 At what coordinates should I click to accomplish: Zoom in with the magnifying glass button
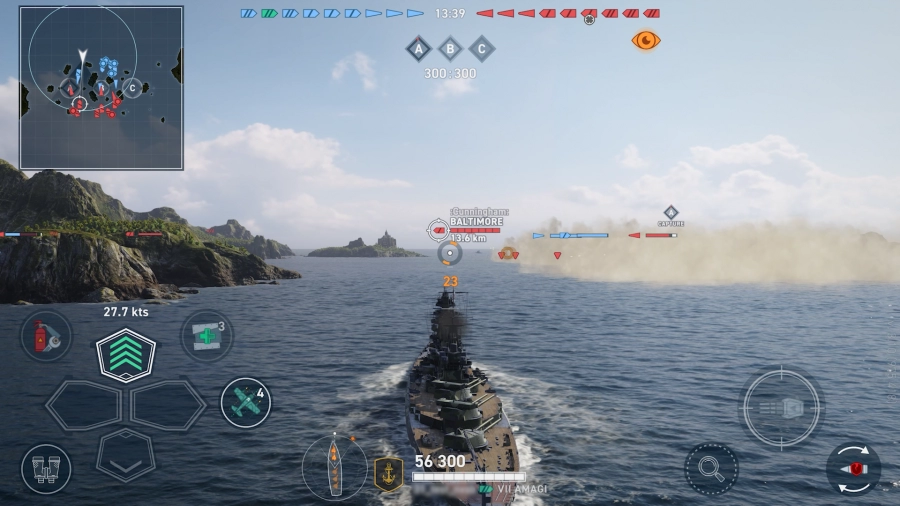click(x=711, y=467)
